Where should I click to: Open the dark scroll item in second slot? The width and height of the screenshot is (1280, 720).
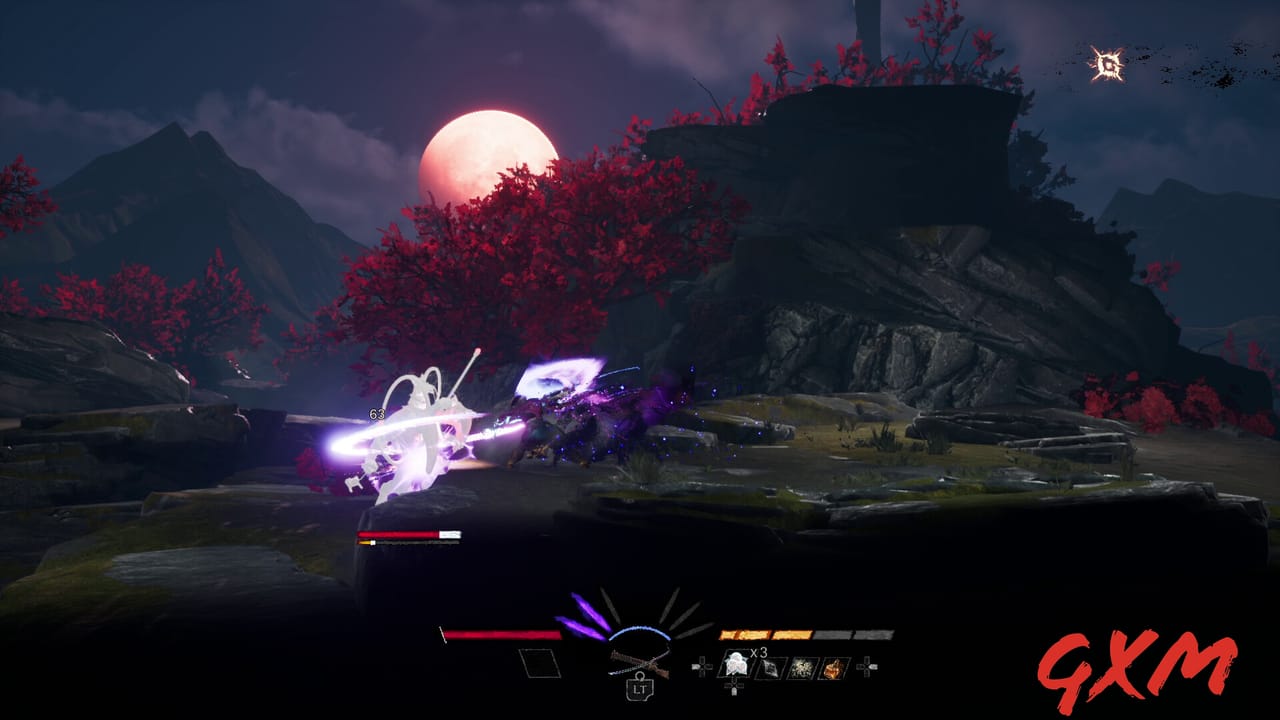click(x=771, y=666)
